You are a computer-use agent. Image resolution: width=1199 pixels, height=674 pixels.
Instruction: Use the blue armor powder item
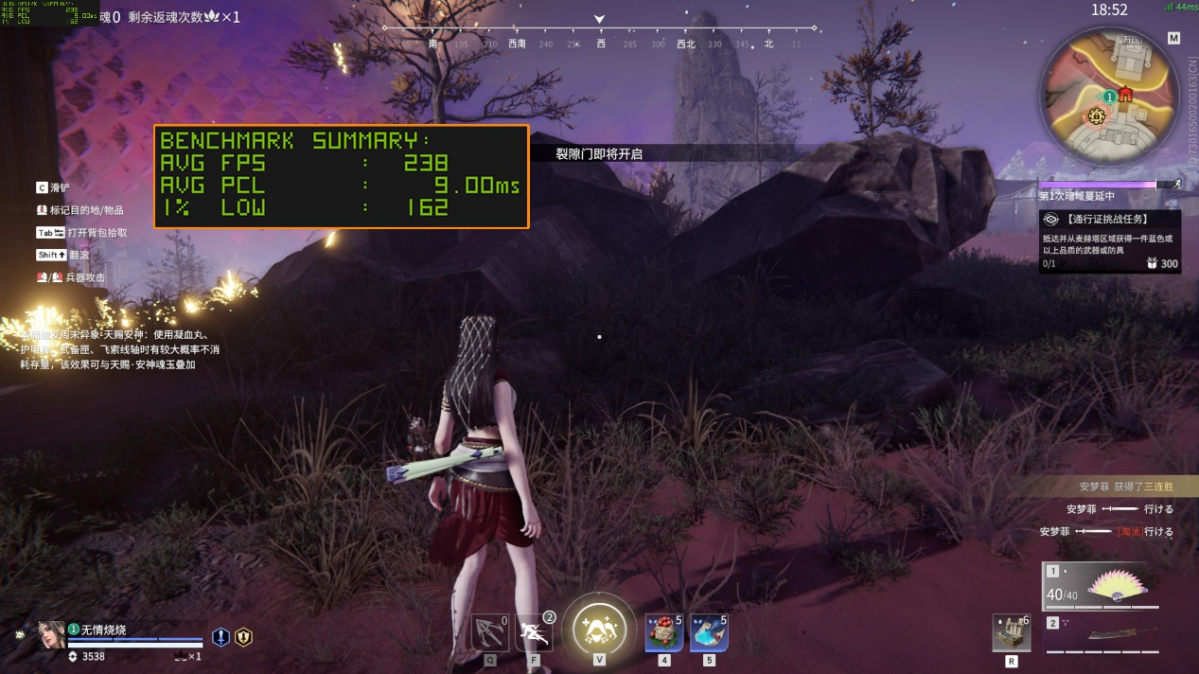pyautogui.click(x=709, y=633)
